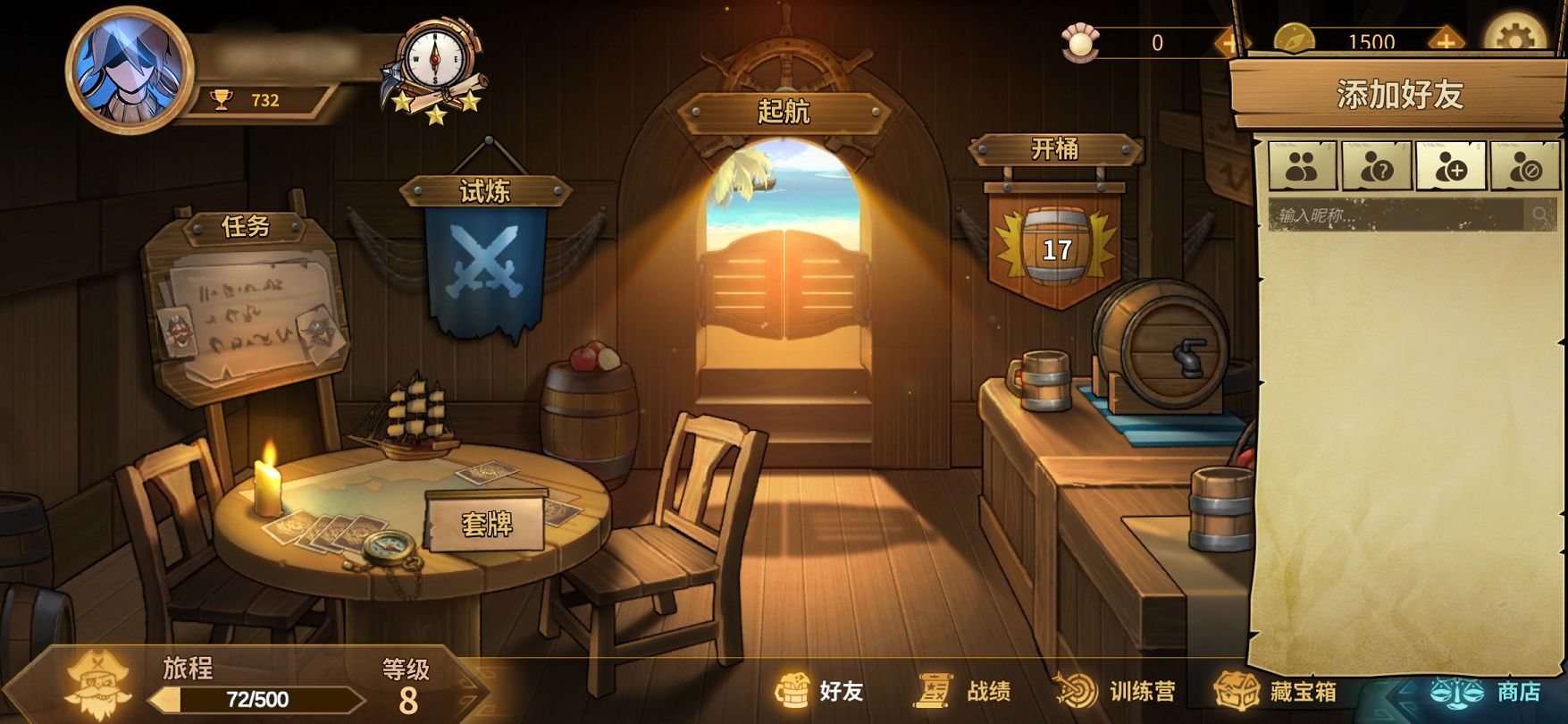Open the settings gear
The image size is (1568, 724).
tap(1514, 38)
